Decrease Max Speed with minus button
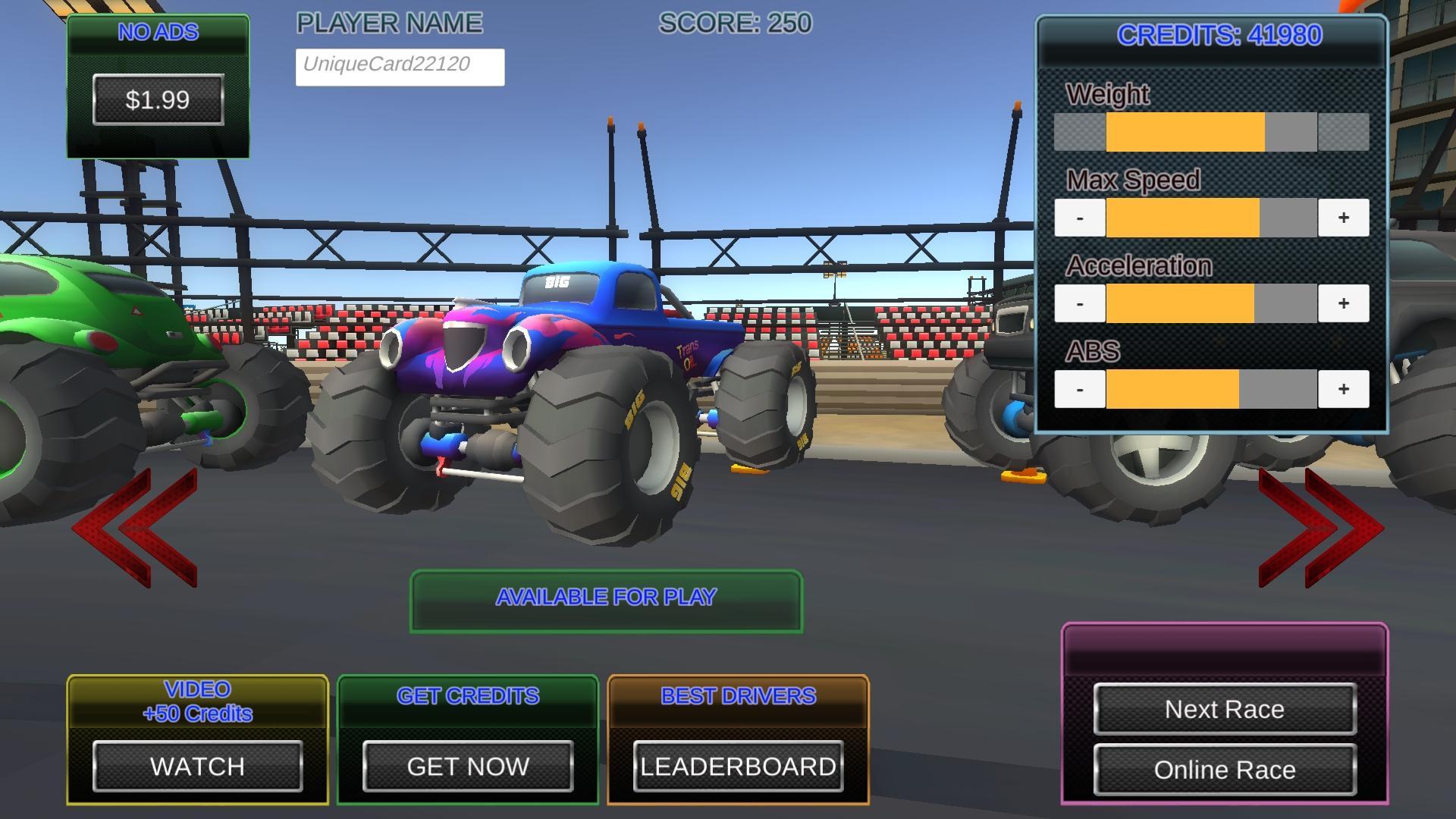 1079,218
